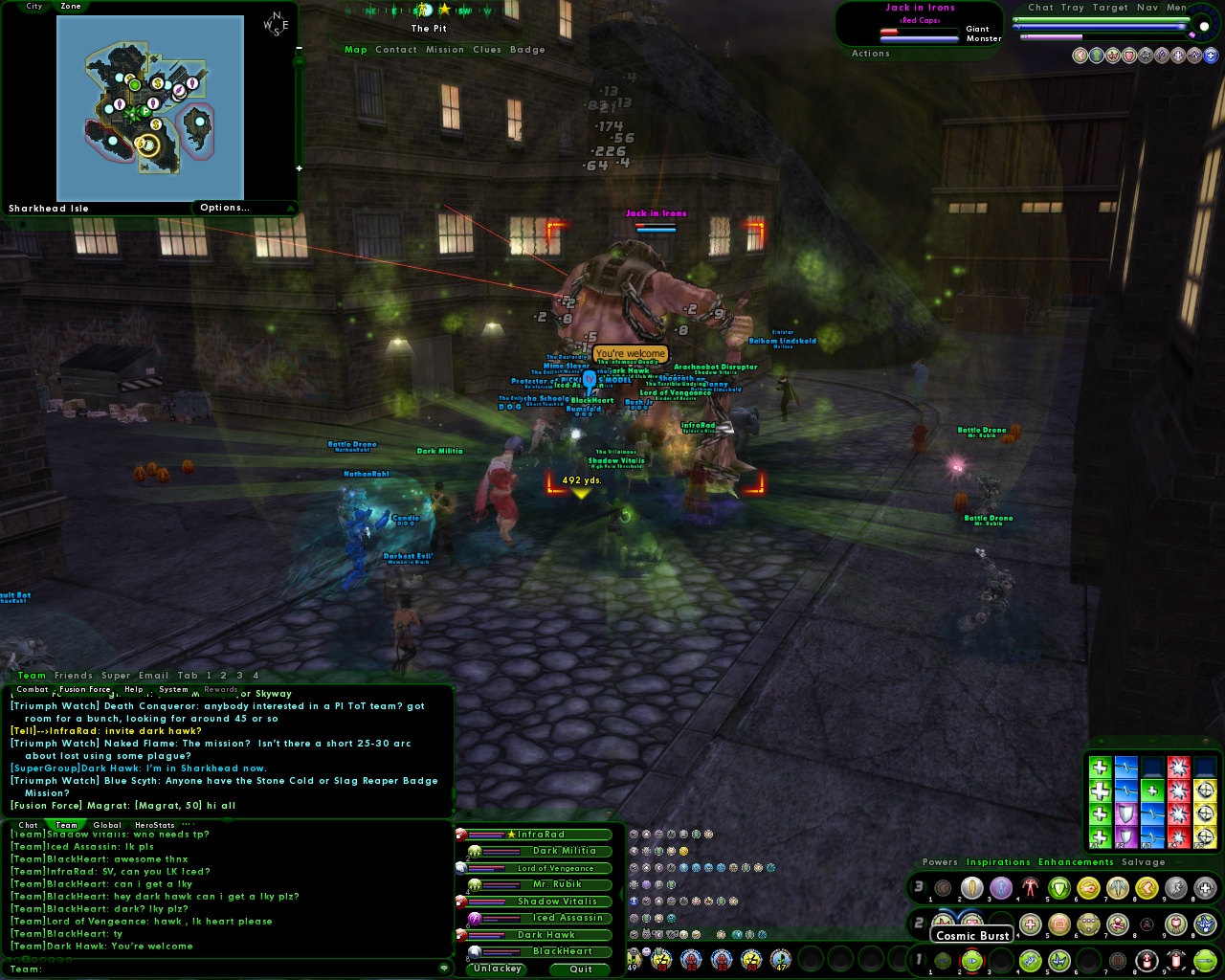Click the speech bubble icon beside the chat input
Image resolution: width=1225 pixels, height=980 pixels.
point(443,969)
